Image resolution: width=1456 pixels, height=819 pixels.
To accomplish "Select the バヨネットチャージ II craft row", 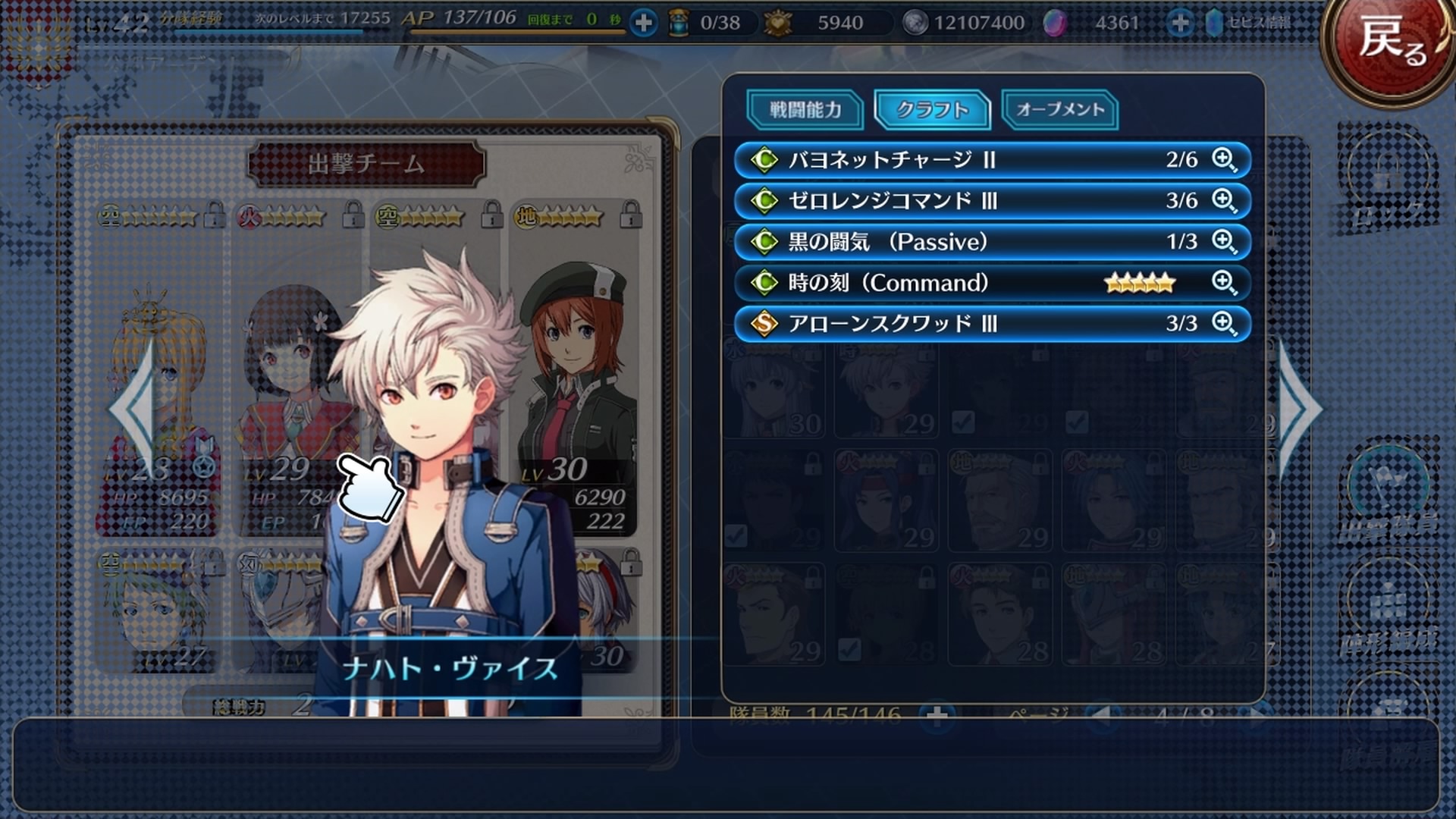I will point(948,160).
